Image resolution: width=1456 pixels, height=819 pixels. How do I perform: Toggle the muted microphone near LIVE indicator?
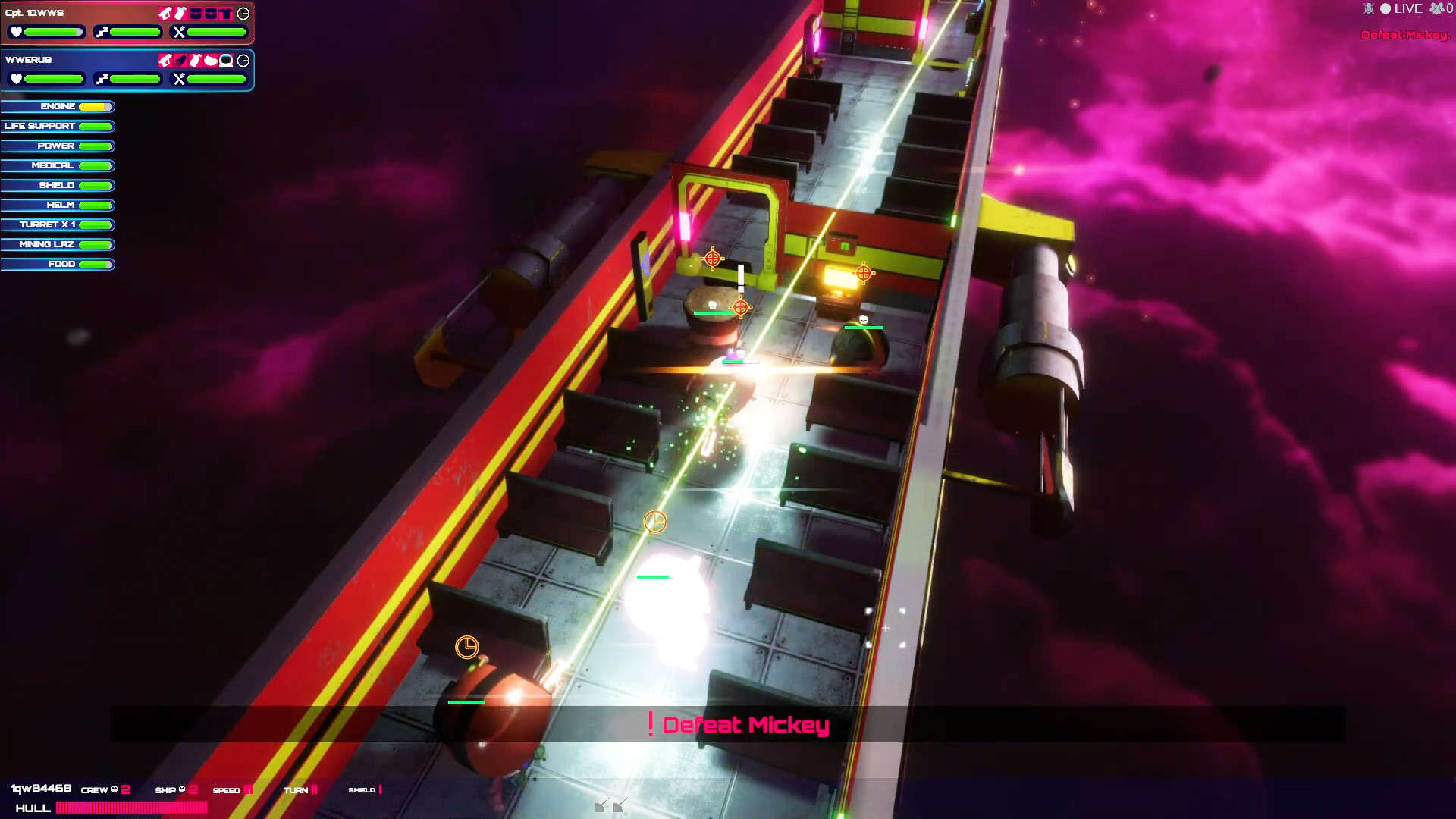(1368, 8)
